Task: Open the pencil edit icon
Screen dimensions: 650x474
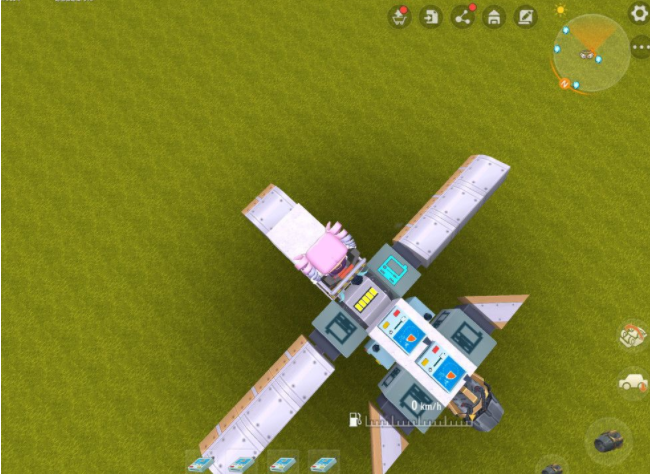Action: tap(525, 17)
